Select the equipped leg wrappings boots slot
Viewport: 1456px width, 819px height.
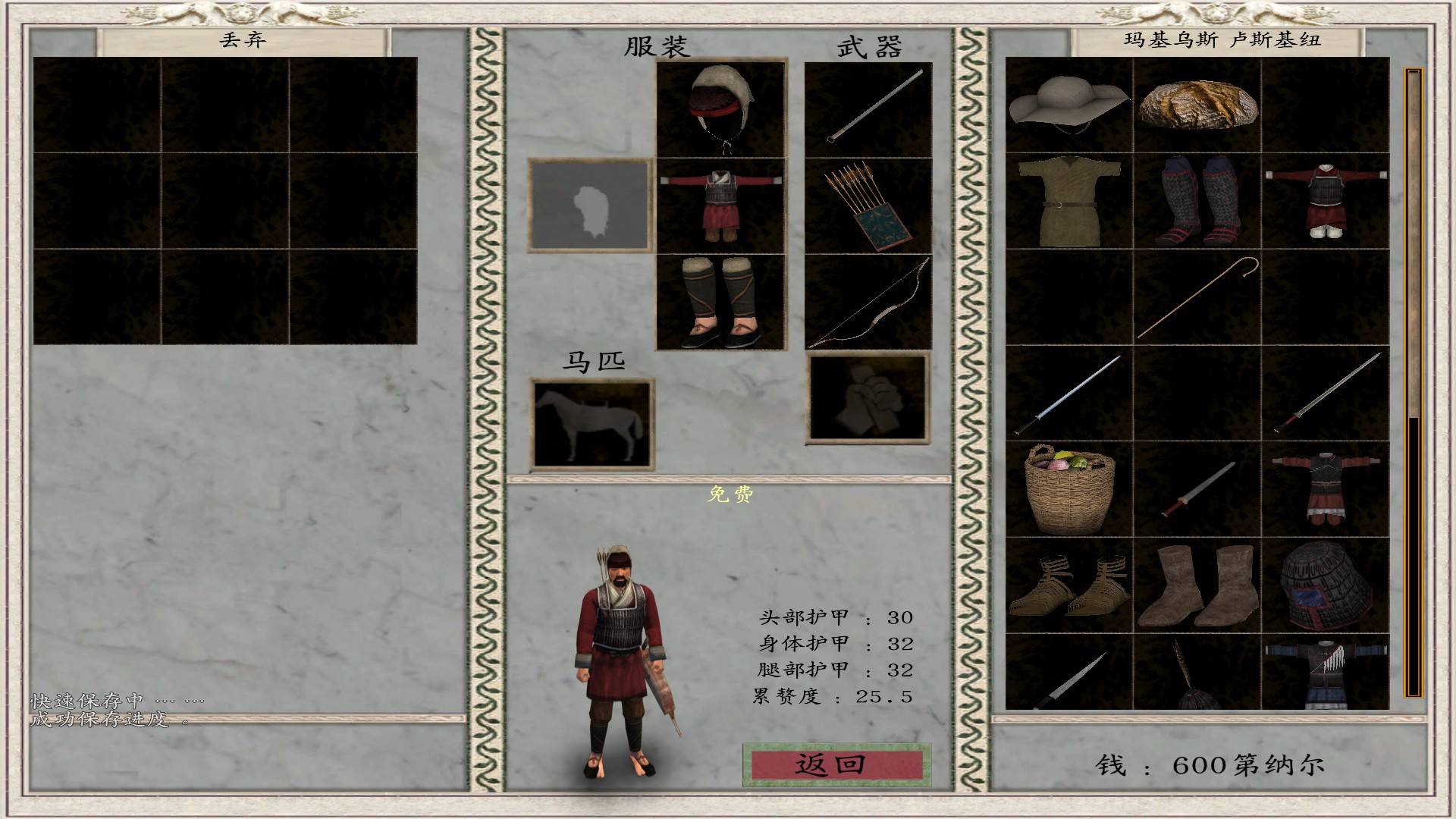coord(720,302)
